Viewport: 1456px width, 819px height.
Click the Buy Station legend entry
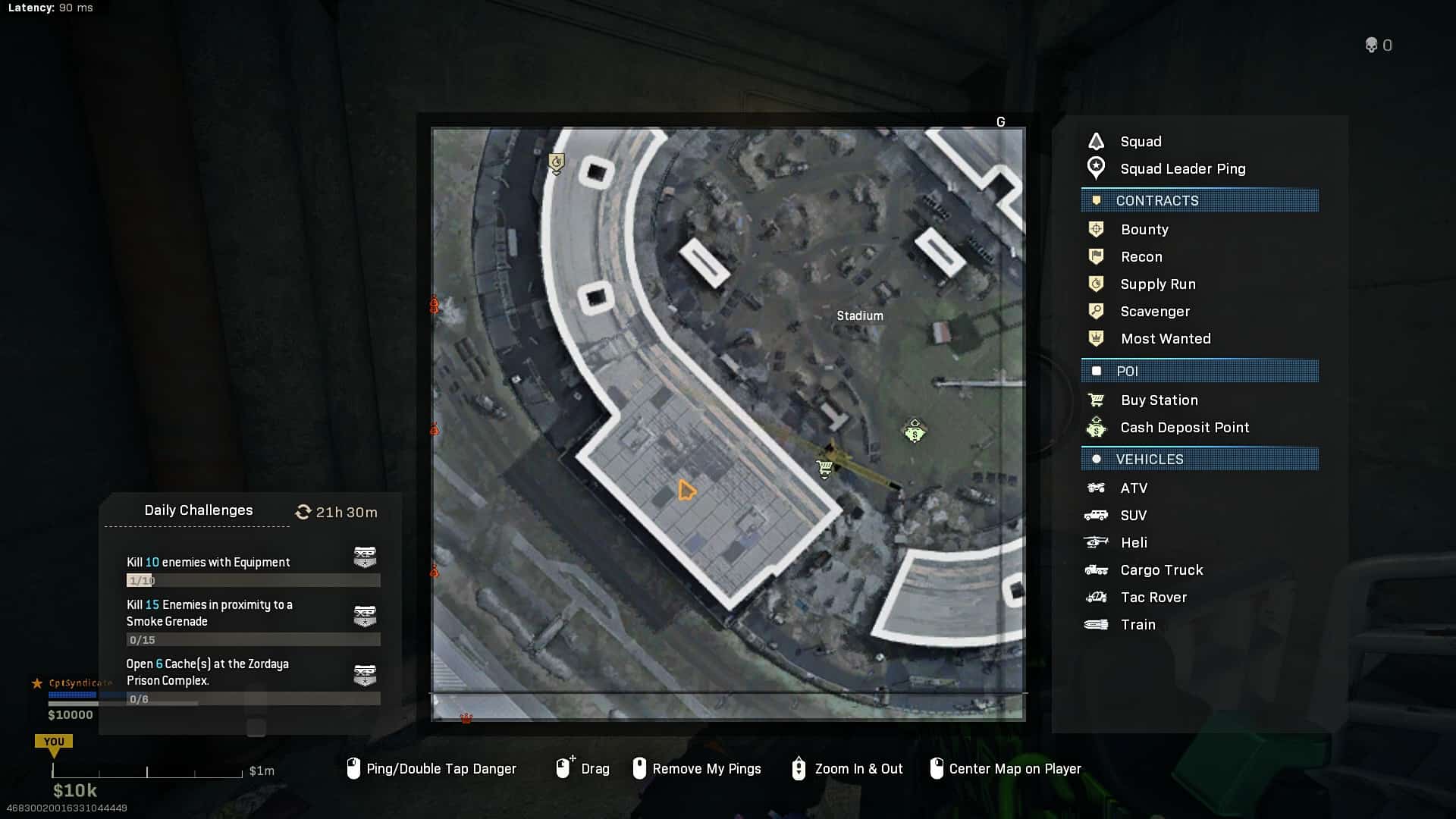click(1159, 400)
